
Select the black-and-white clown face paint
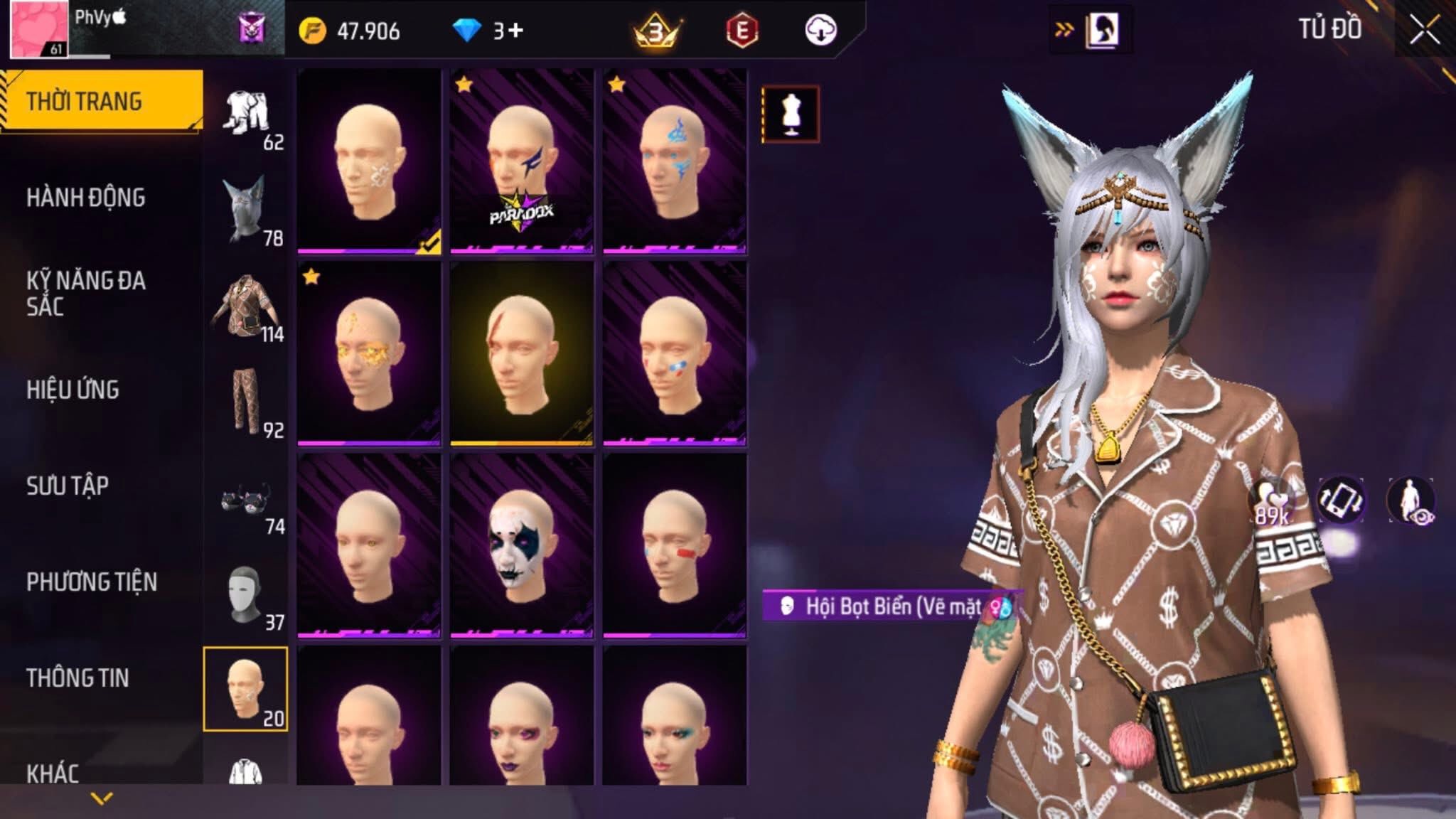click(521, 545)
